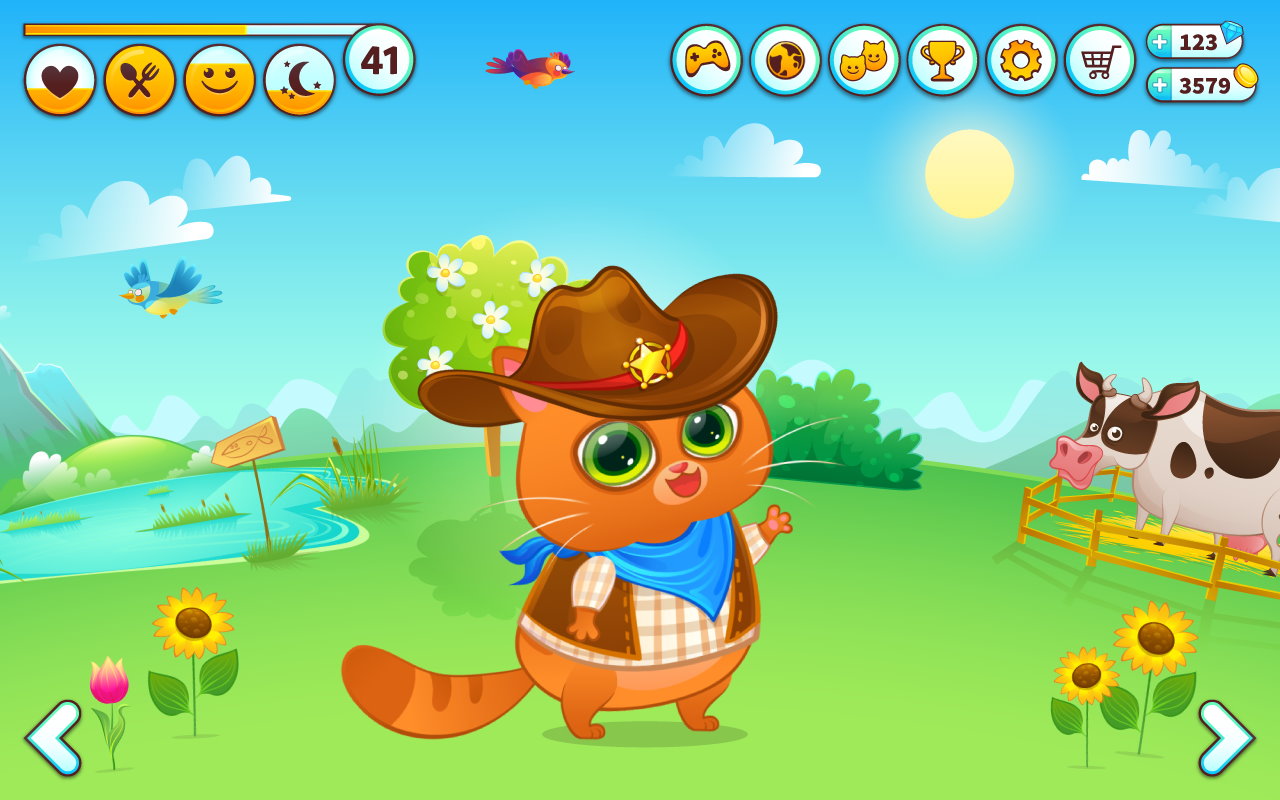View the trophy achievements screen
Screen dimensions: 1280x800
tap(942, 60)
